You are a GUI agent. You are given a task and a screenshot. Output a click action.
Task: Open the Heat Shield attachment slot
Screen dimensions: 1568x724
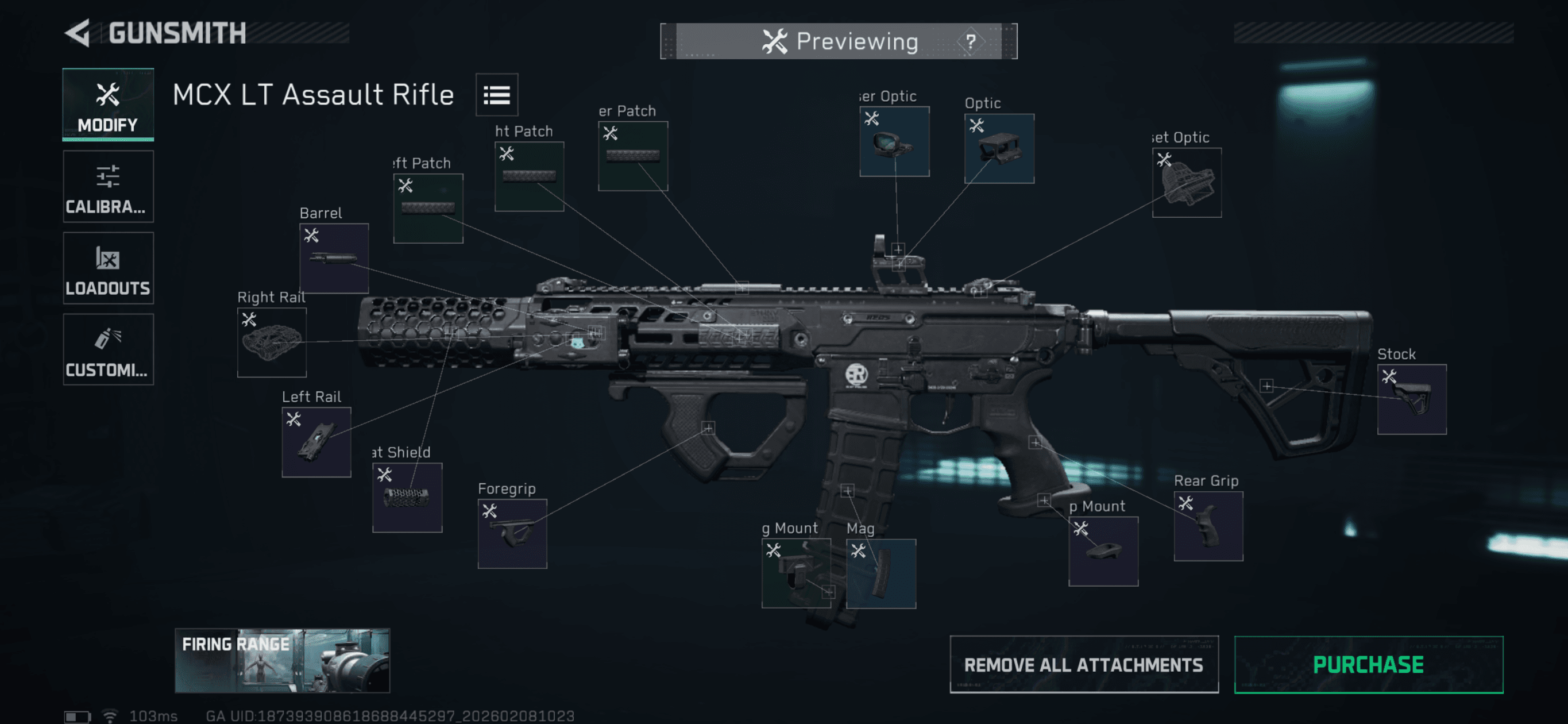tap(407, 498)
